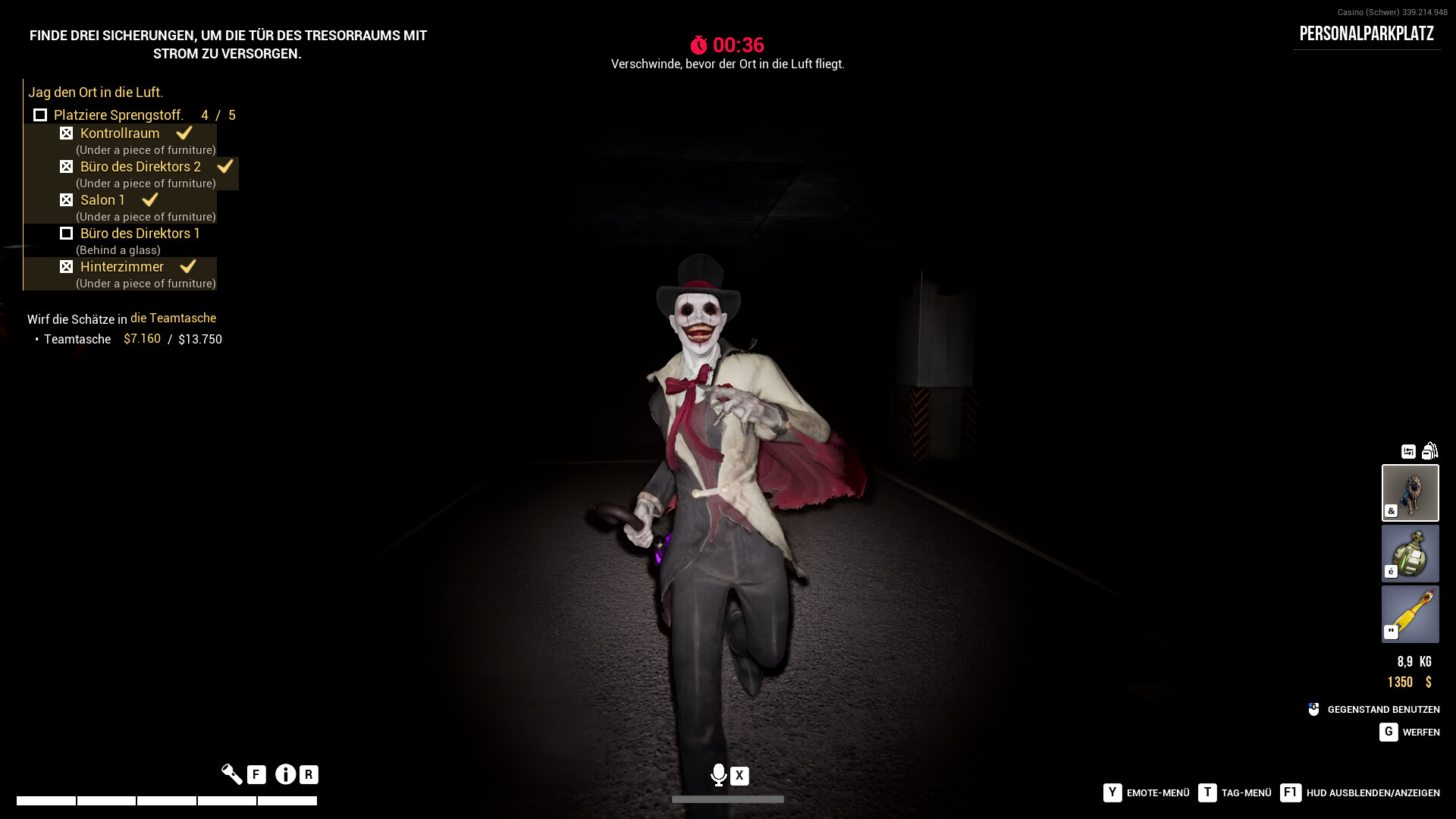Click the F interact key icon
This screenshot has width=1456, height=819.
pyautogui.click(x=256, y=774)
